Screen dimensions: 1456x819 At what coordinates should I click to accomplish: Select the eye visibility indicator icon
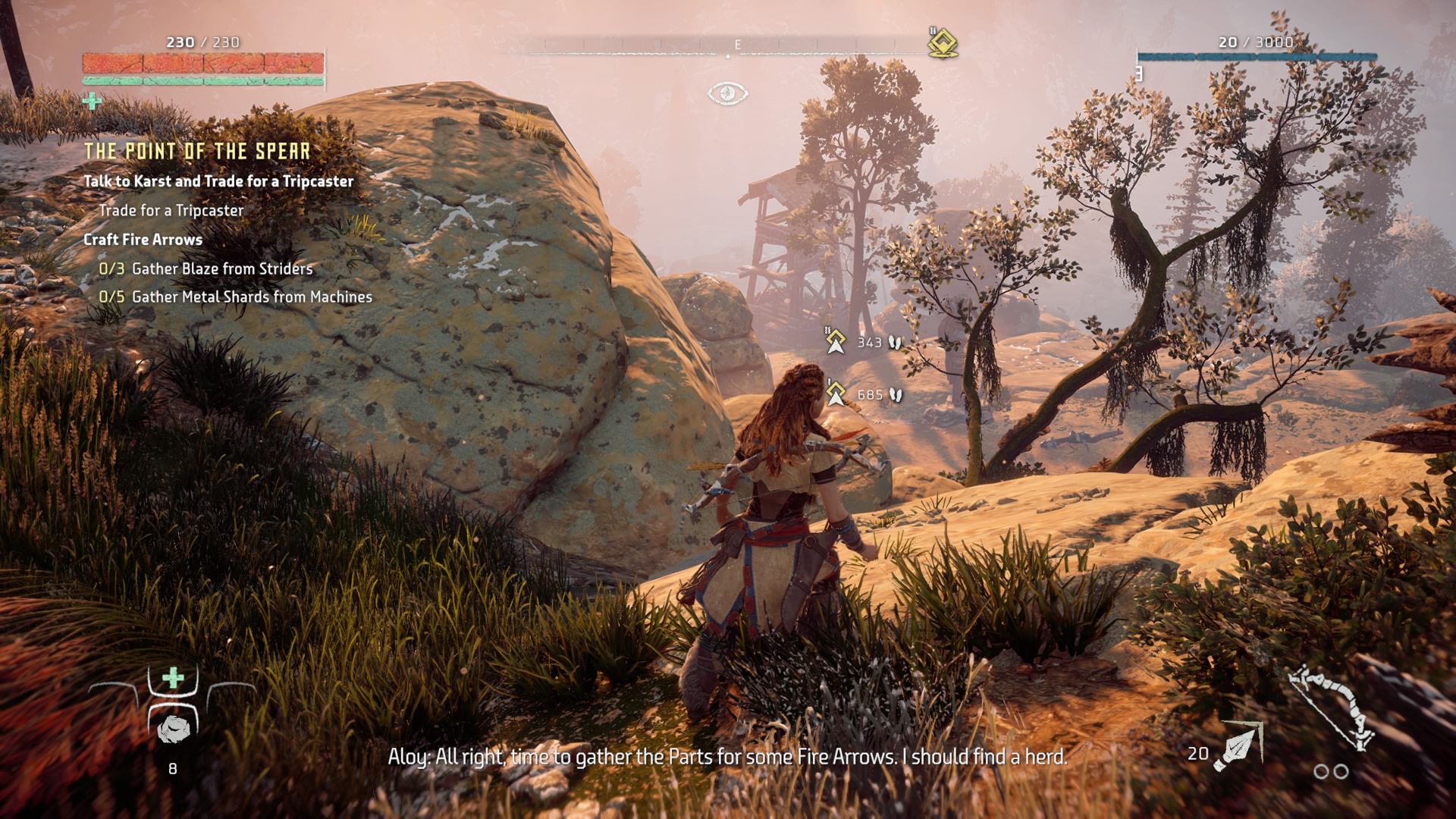click(x=727, y=93)
